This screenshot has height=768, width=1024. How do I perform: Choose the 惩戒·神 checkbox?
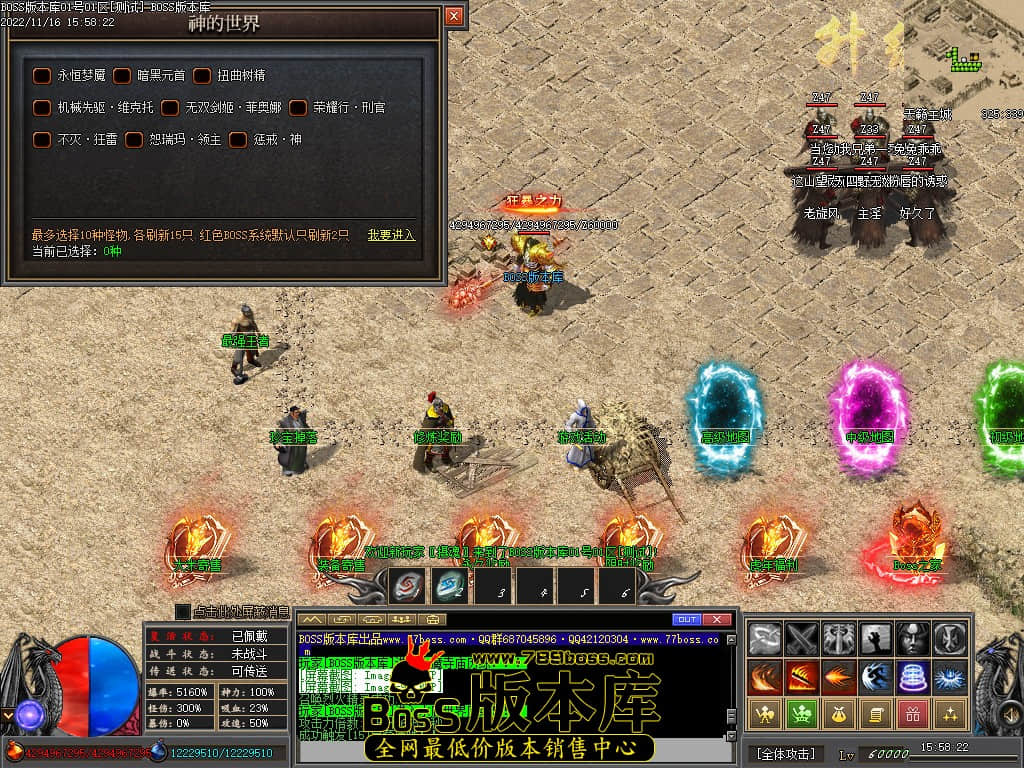click(x=238, y=139)
